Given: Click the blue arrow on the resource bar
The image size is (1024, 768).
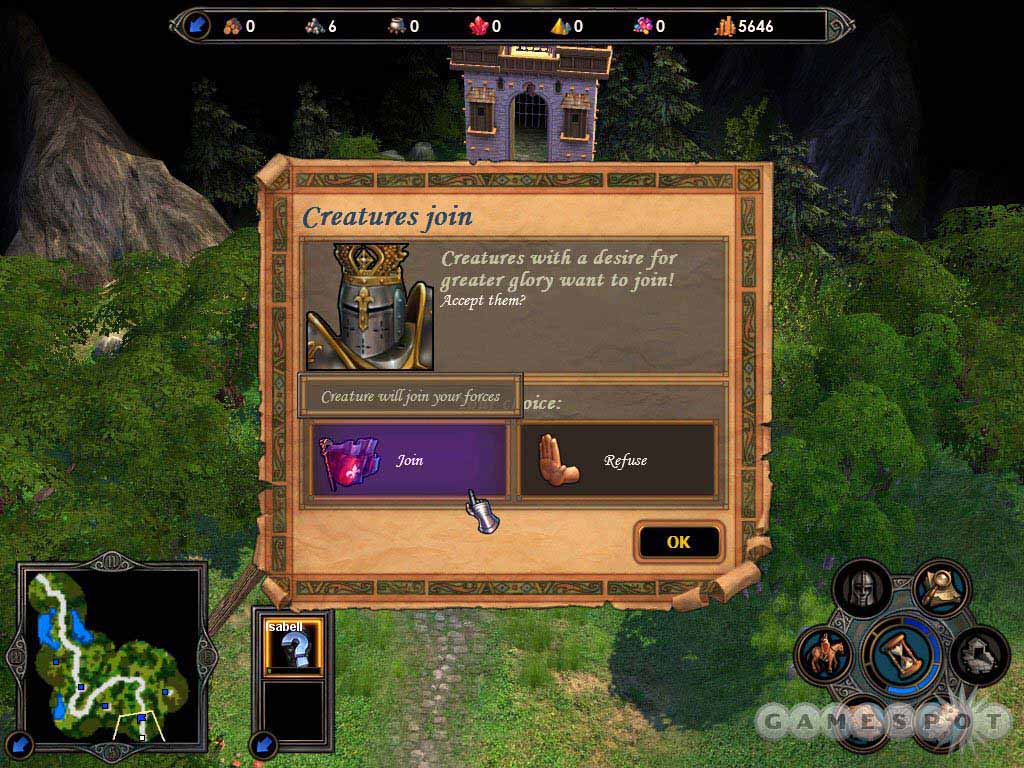Looking at the screenshot, I should [x=197, y=26].
